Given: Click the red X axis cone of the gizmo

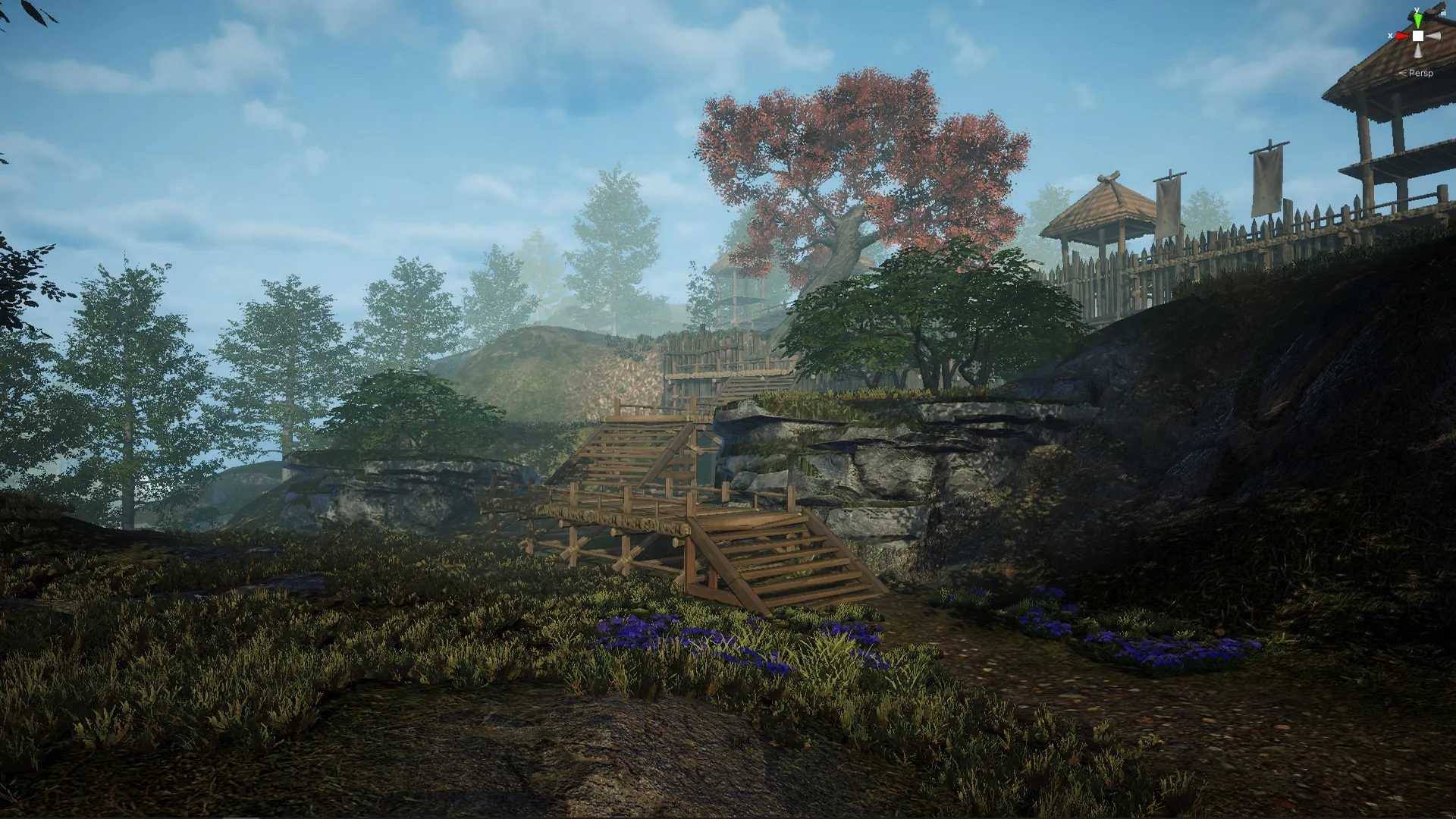Looking at the screenshot, I should pos(1401,36).
